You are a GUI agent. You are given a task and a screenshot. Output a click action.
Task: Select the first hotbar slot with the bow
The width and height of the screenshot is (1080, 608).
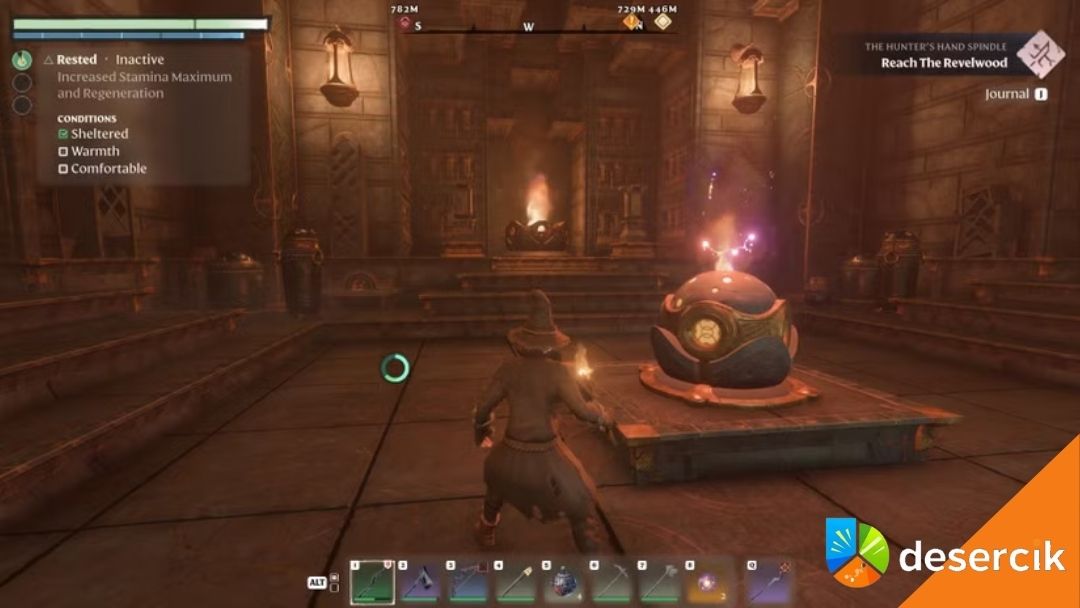point(372,582)
